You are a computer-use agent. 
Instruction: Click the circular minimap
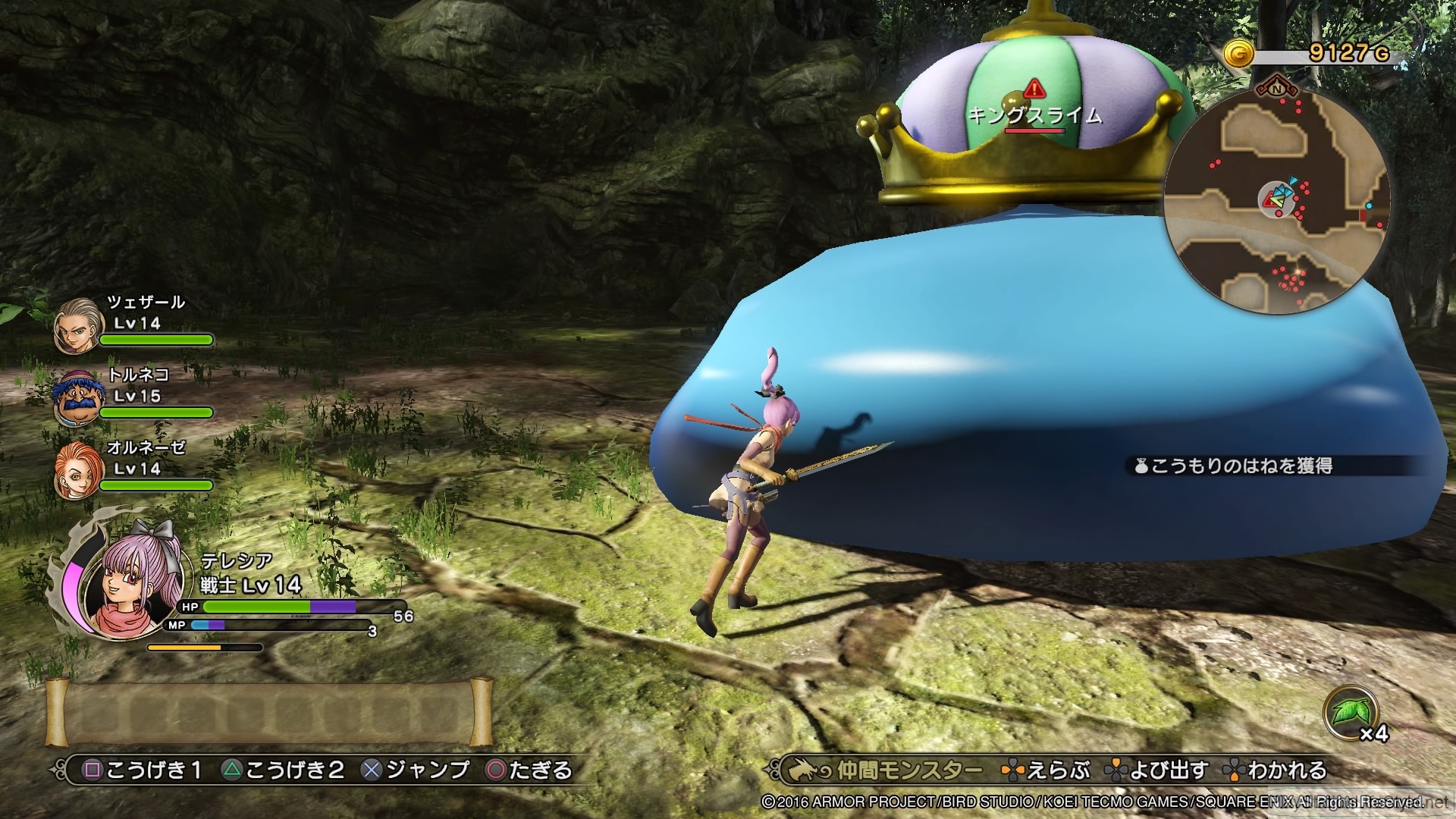click(1278, 202)
